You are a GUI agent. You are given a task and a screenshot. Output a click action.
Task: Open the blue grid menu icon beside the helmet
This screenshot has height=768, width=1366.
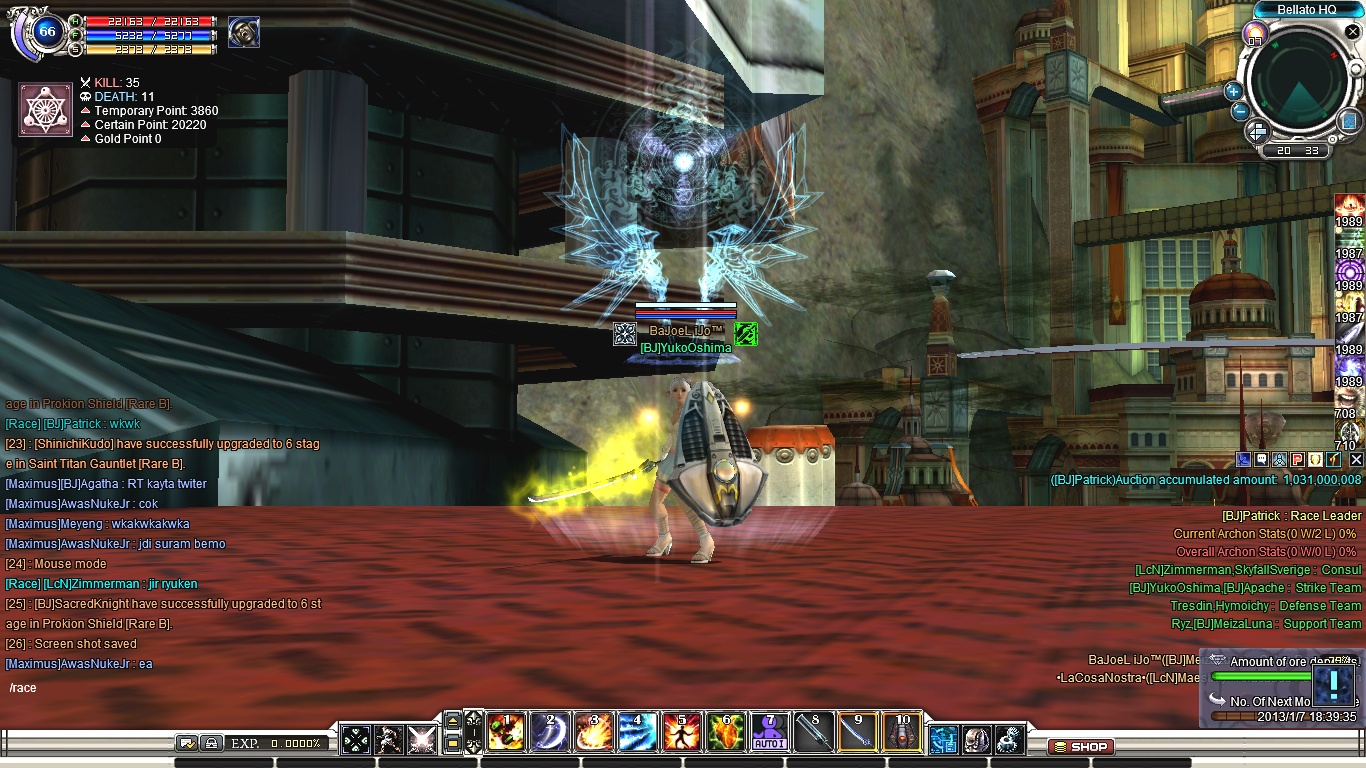944,740
